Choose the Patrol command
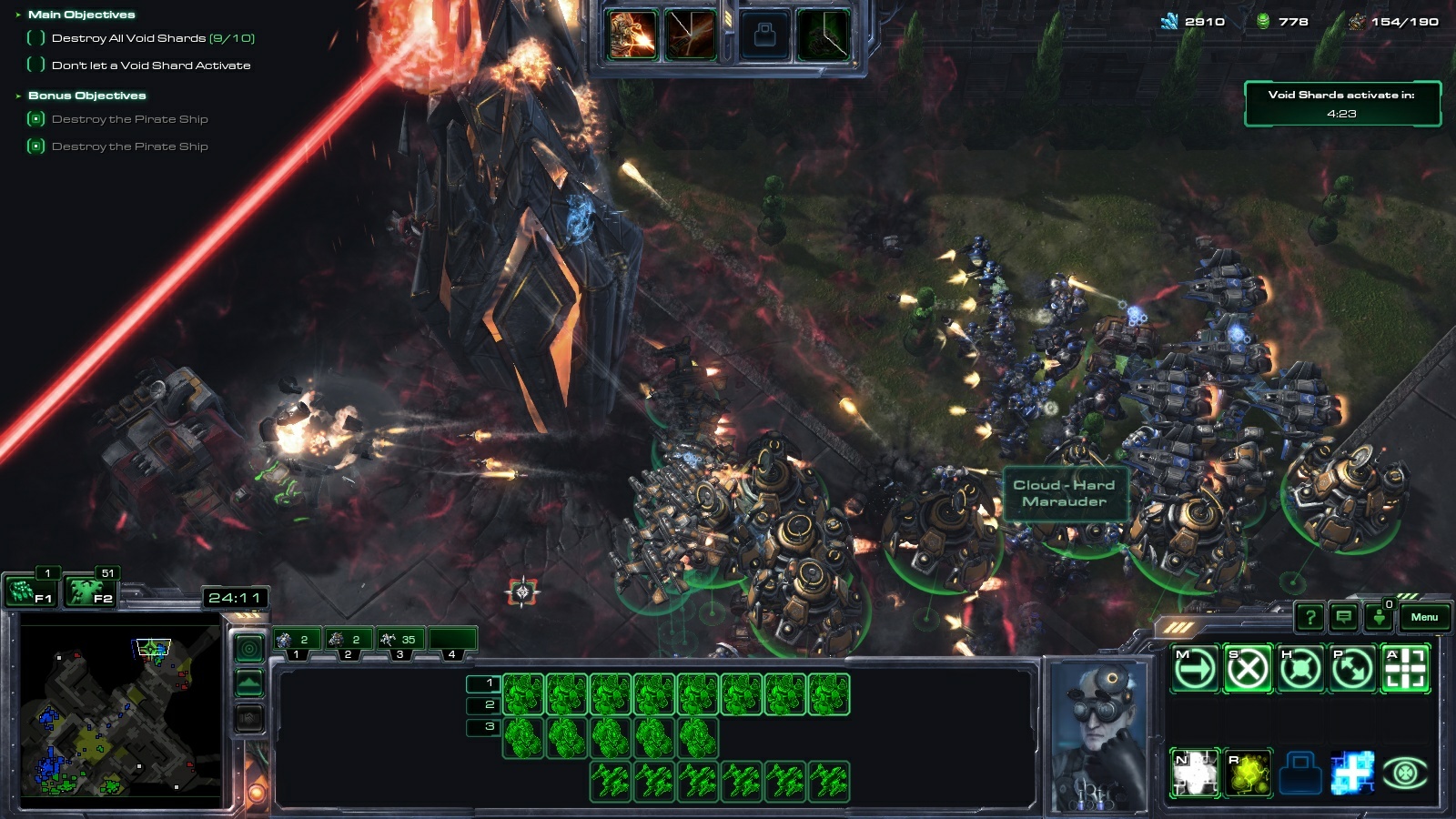 [x=1353, y=670]
